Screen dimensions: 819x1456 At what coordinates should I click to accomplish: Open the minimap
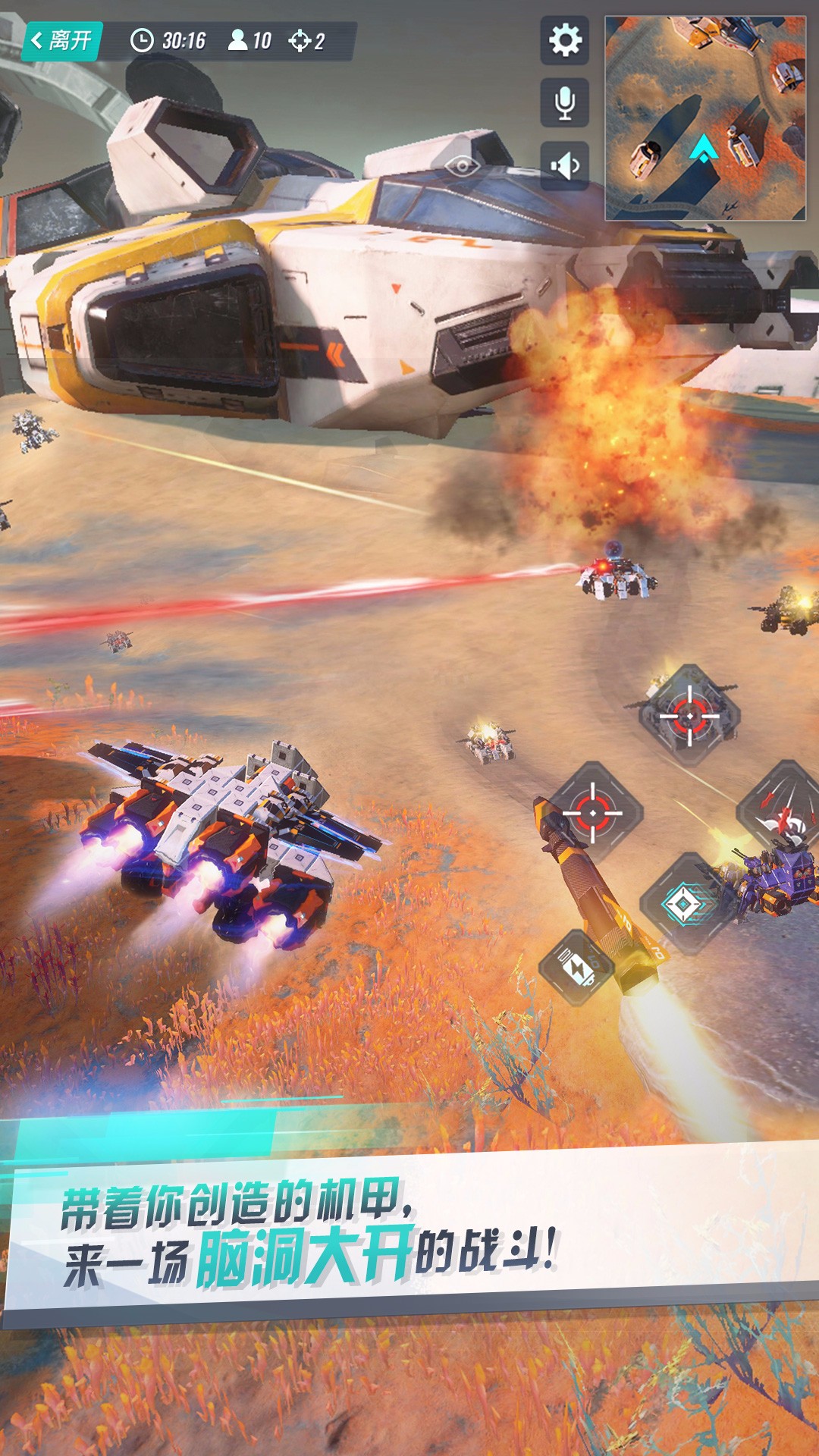pos(704,118)
